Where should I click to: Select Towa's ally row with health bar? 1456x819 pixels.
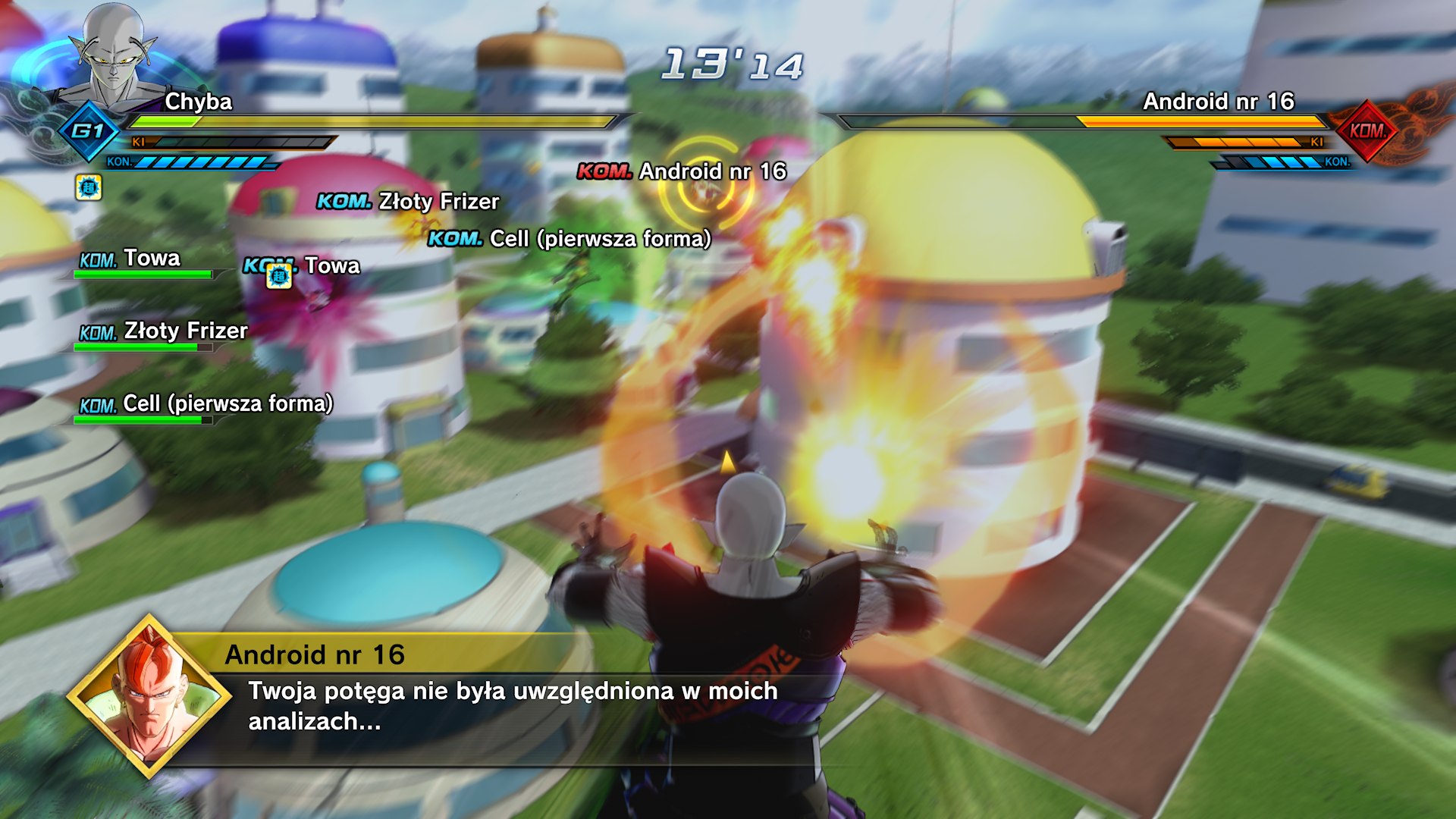[x=144, y=263]
